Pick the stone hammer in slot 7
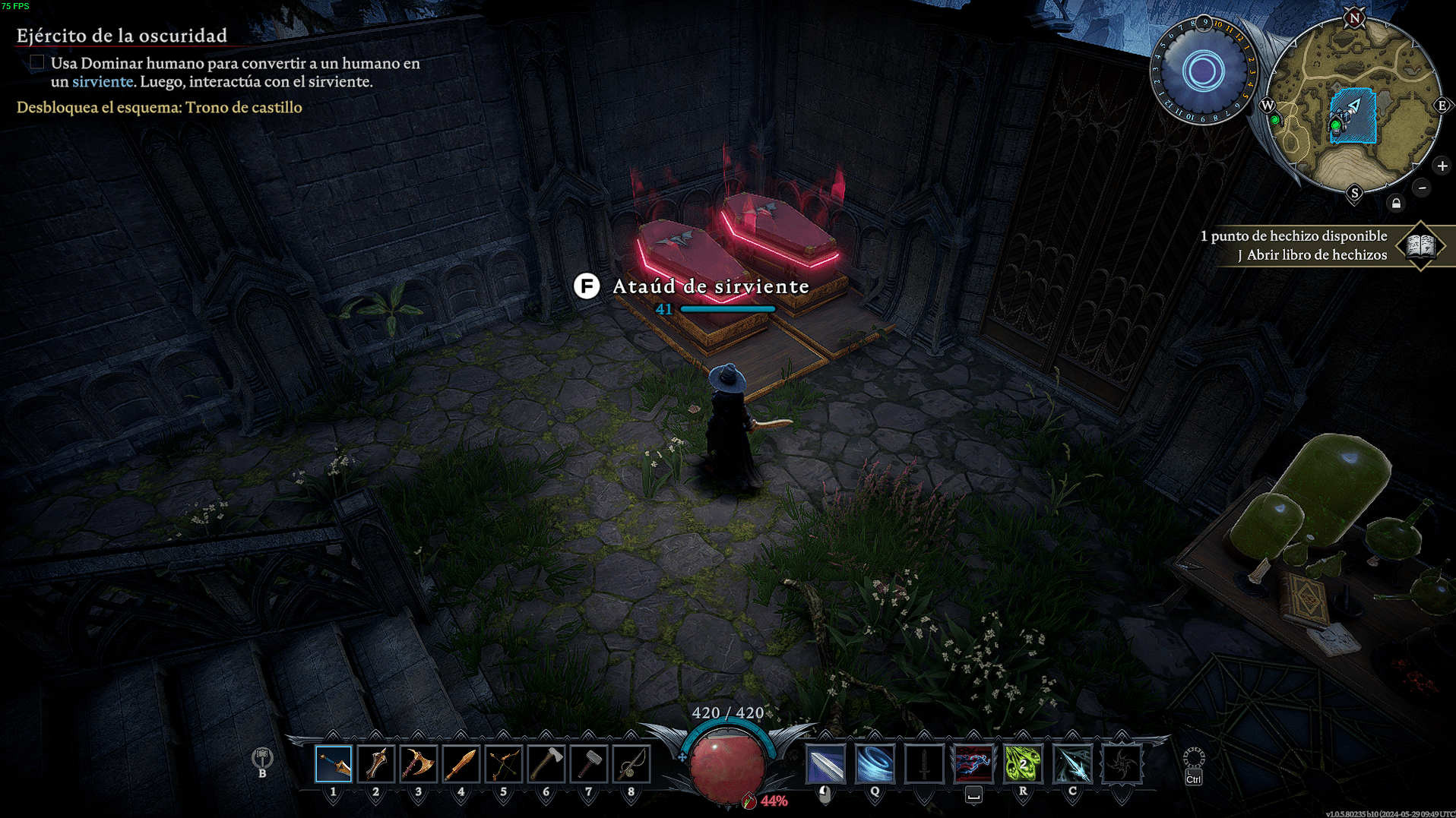The width and height of the screenshot is (1456, 818). [589, 764]
